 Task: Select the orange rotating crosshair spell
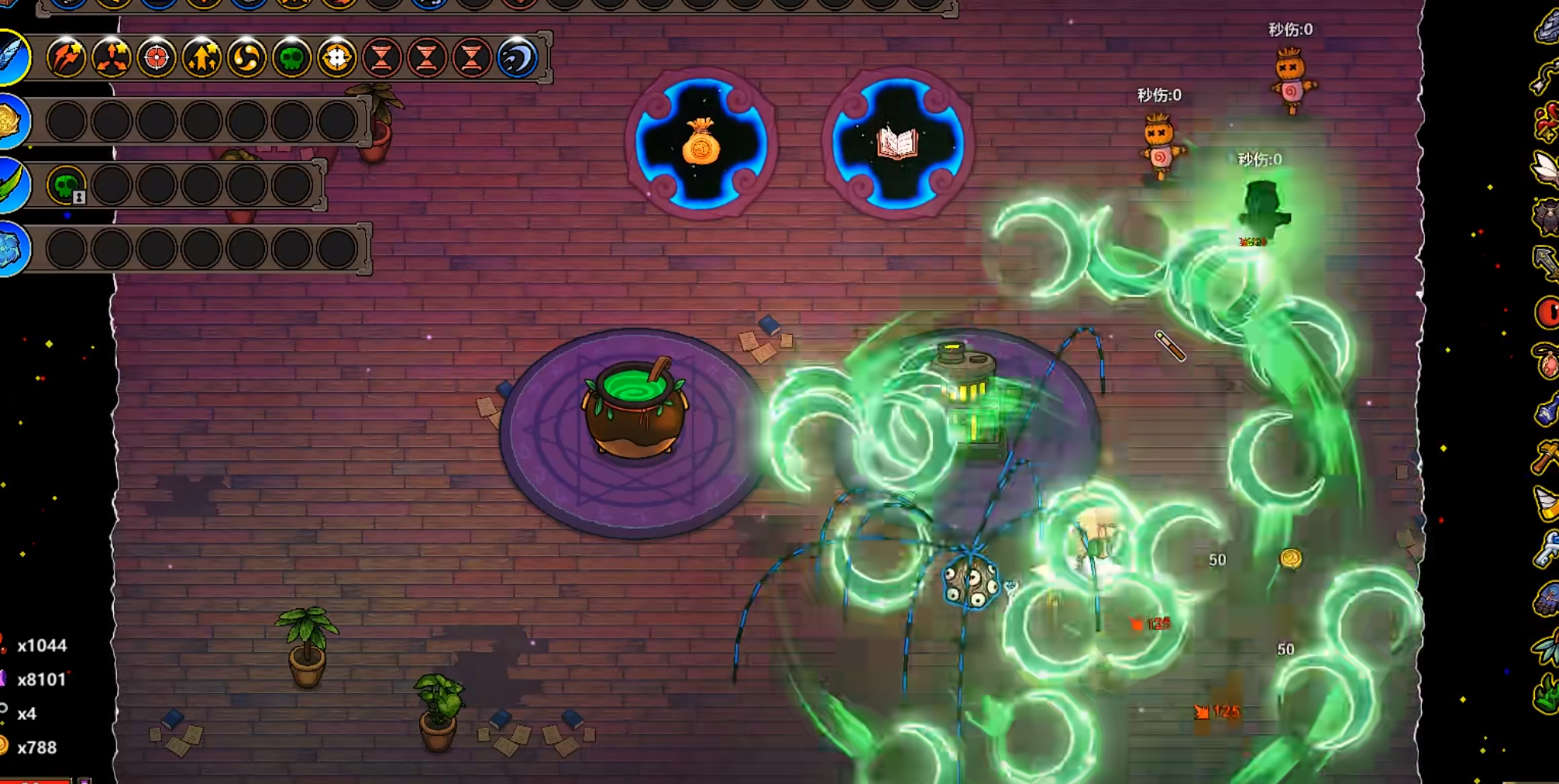(x=336, y=57)
